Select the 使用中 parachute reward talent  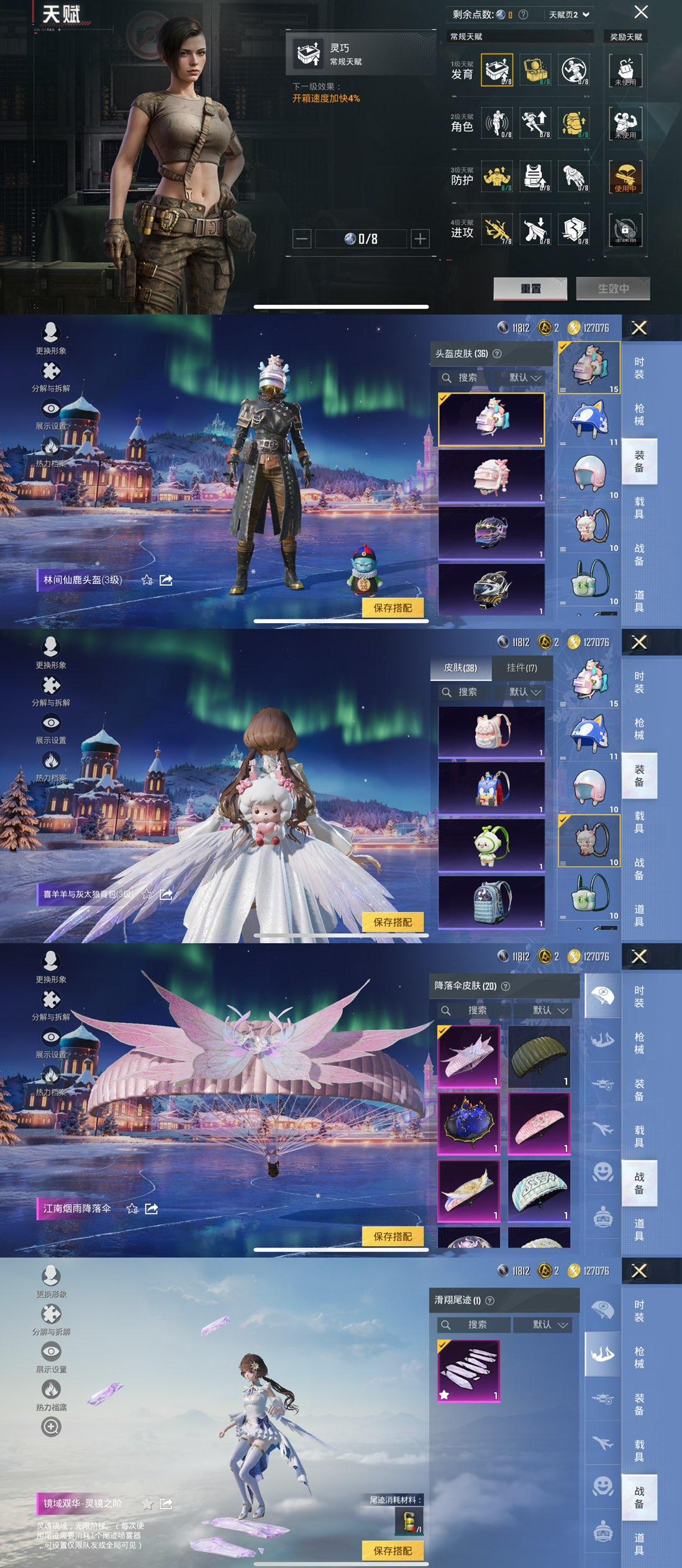[x=625, y=176]
